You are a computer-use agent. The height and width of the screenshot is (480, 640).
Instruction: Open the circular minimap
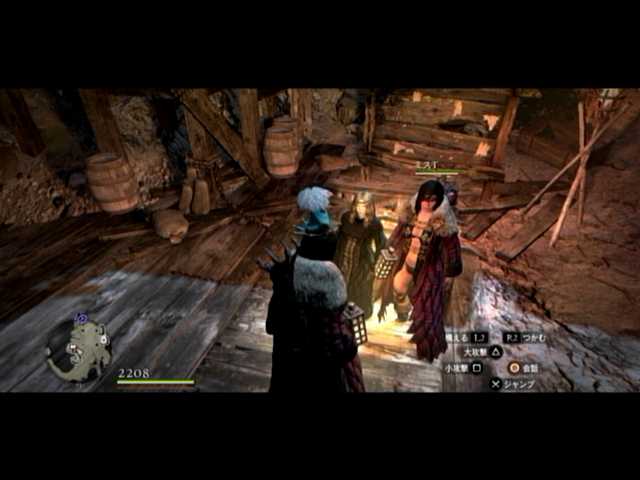click(x=78, y=349)
